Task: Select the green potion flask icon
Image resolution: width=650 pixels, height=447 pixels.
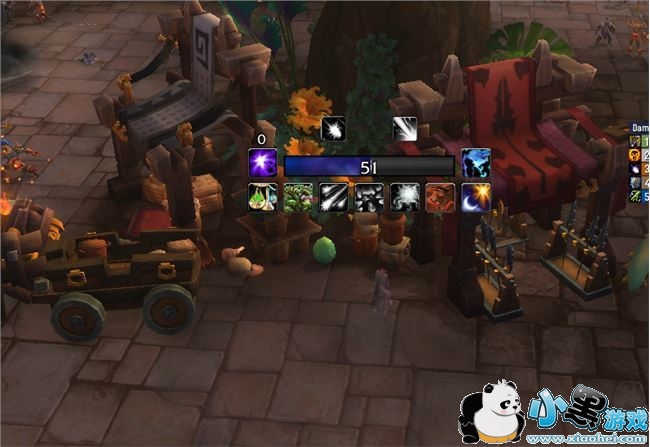Action: click(263, 197)
